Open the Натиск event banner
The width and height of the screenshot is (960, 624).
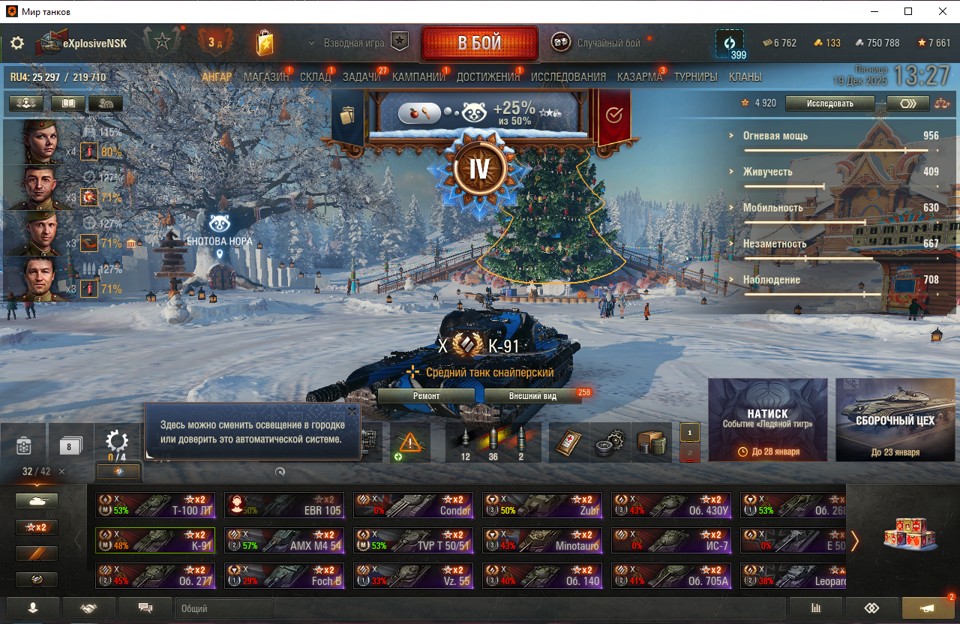[x=767, y=420]
